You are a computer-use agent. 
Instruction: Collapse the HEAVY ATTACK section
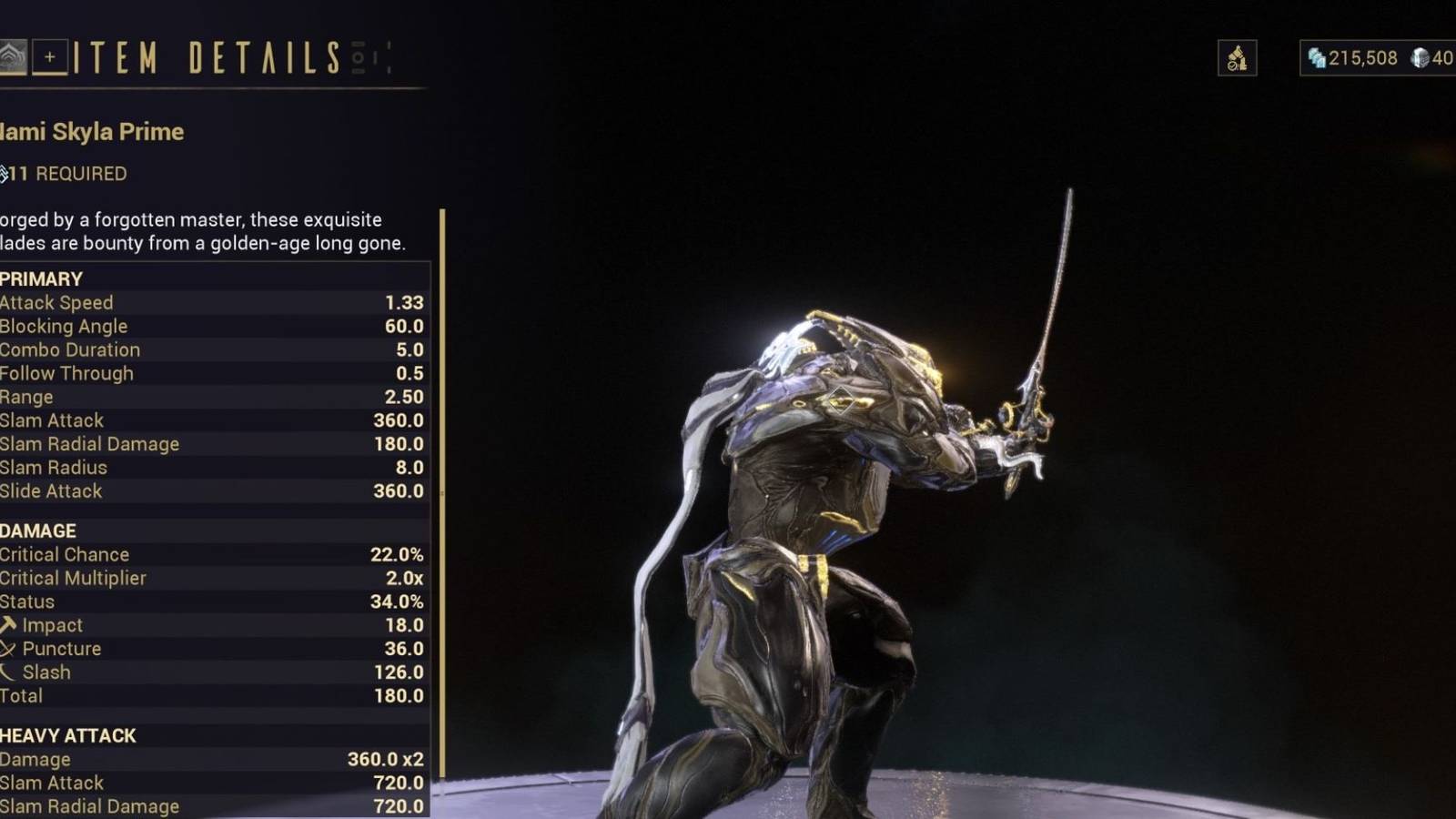66,735
